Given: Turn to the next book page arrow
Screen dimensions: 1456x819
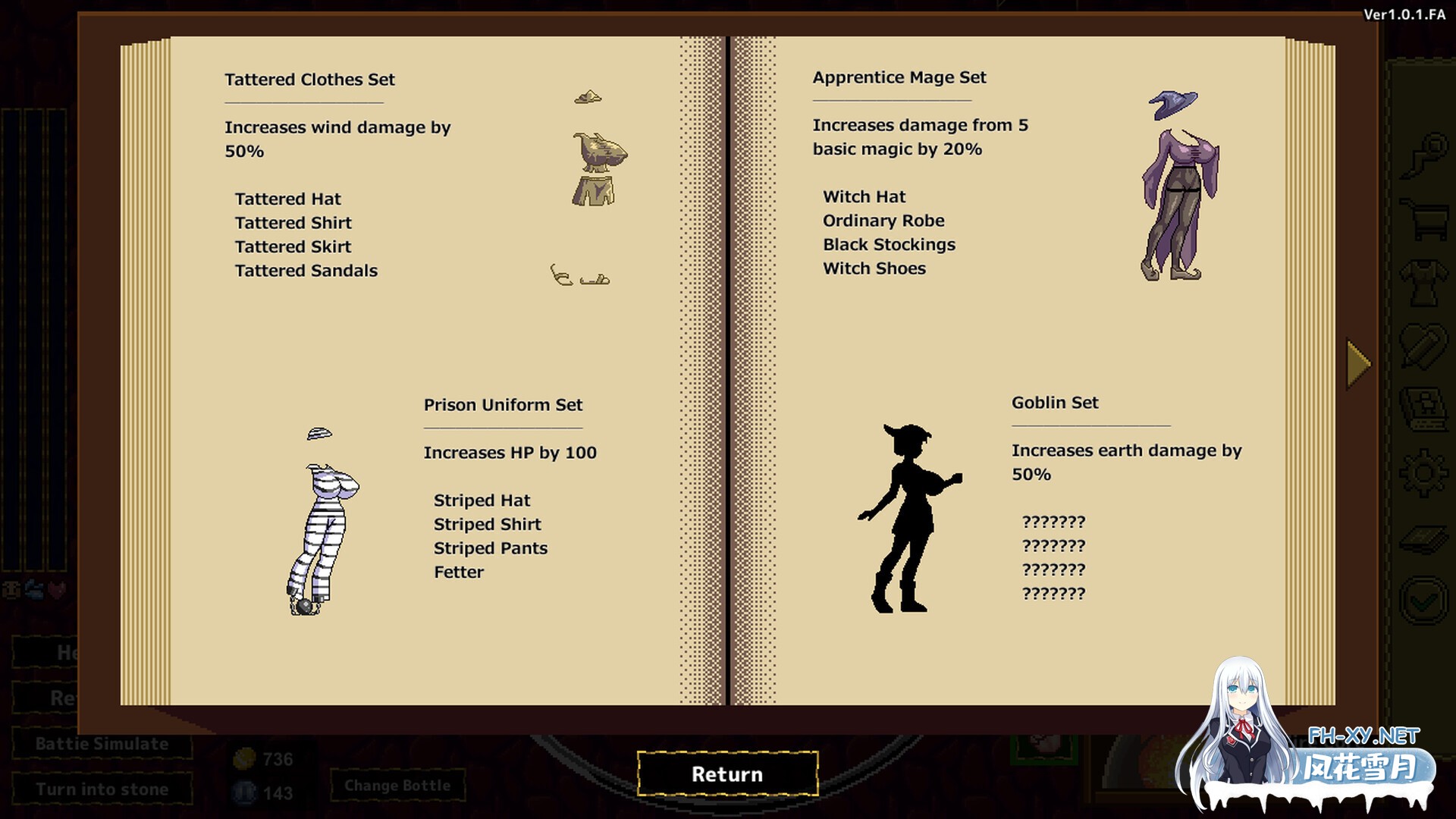Looking at the screenshot, I should click(x=1358, y=364).
